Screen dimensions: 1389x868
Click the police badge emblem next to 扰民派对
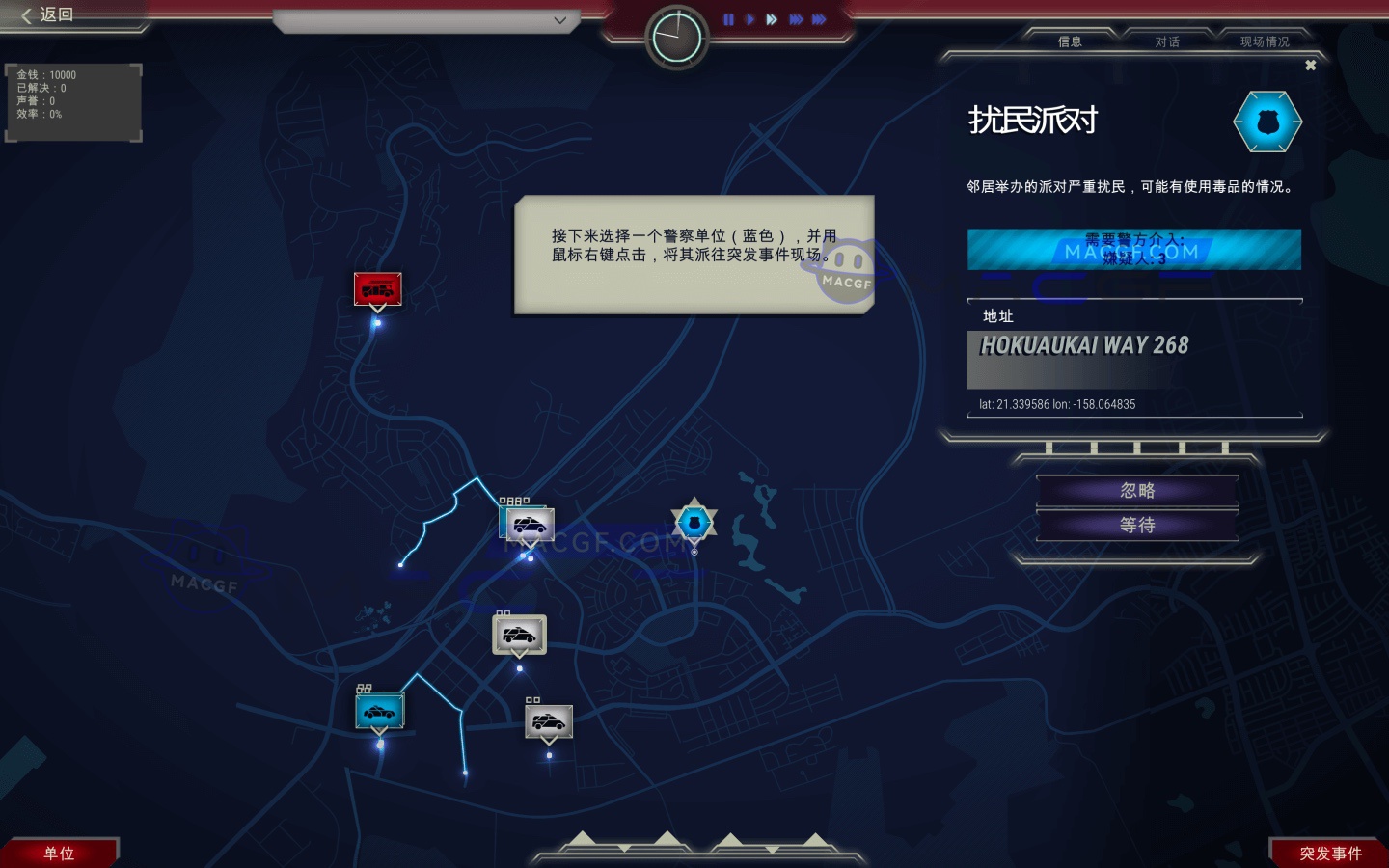tap(1267, 122)
